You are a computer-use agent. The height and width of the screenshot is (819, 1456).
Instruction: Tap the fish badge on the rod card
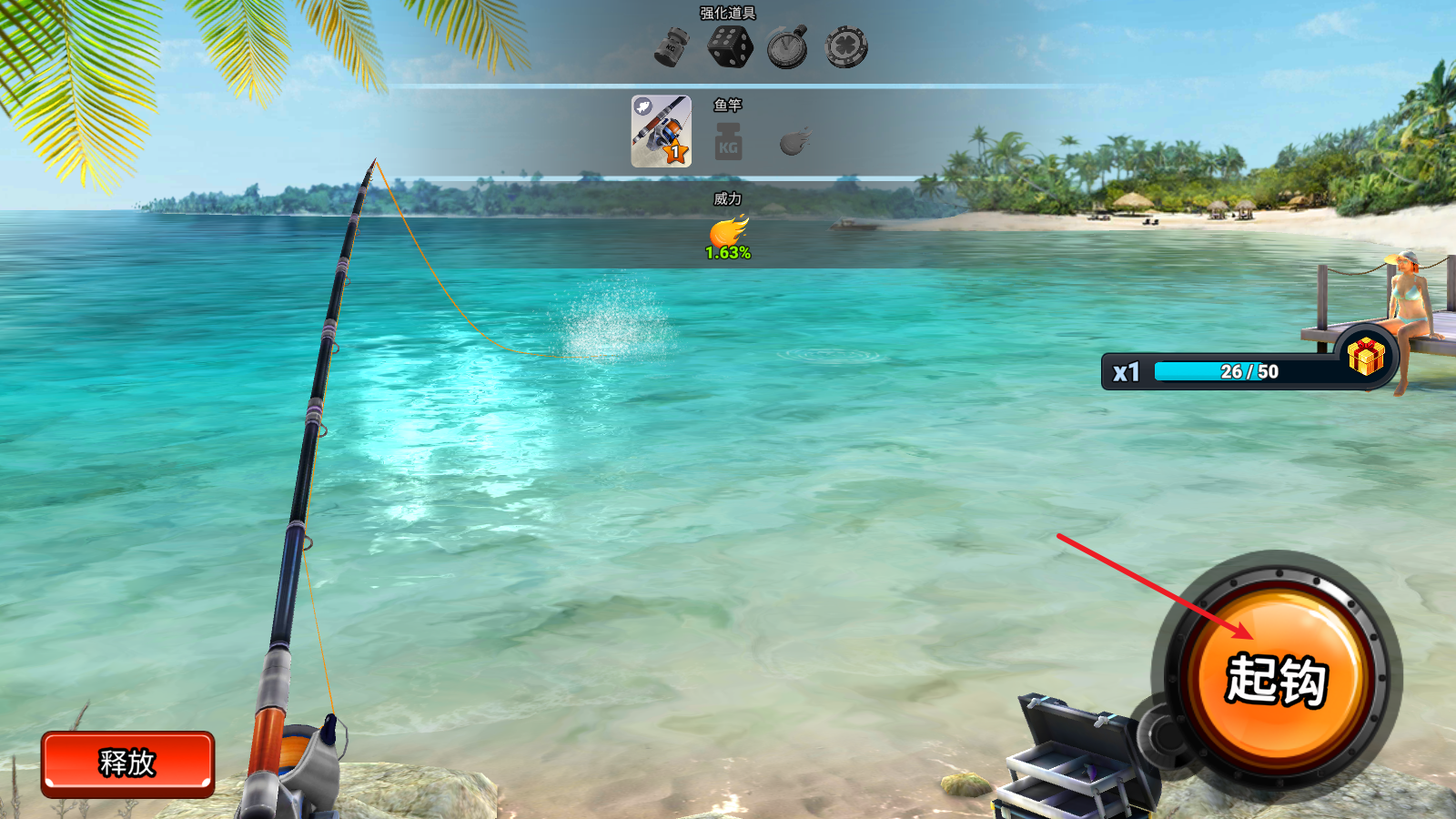pyautogui.click(x=643, y=107)
